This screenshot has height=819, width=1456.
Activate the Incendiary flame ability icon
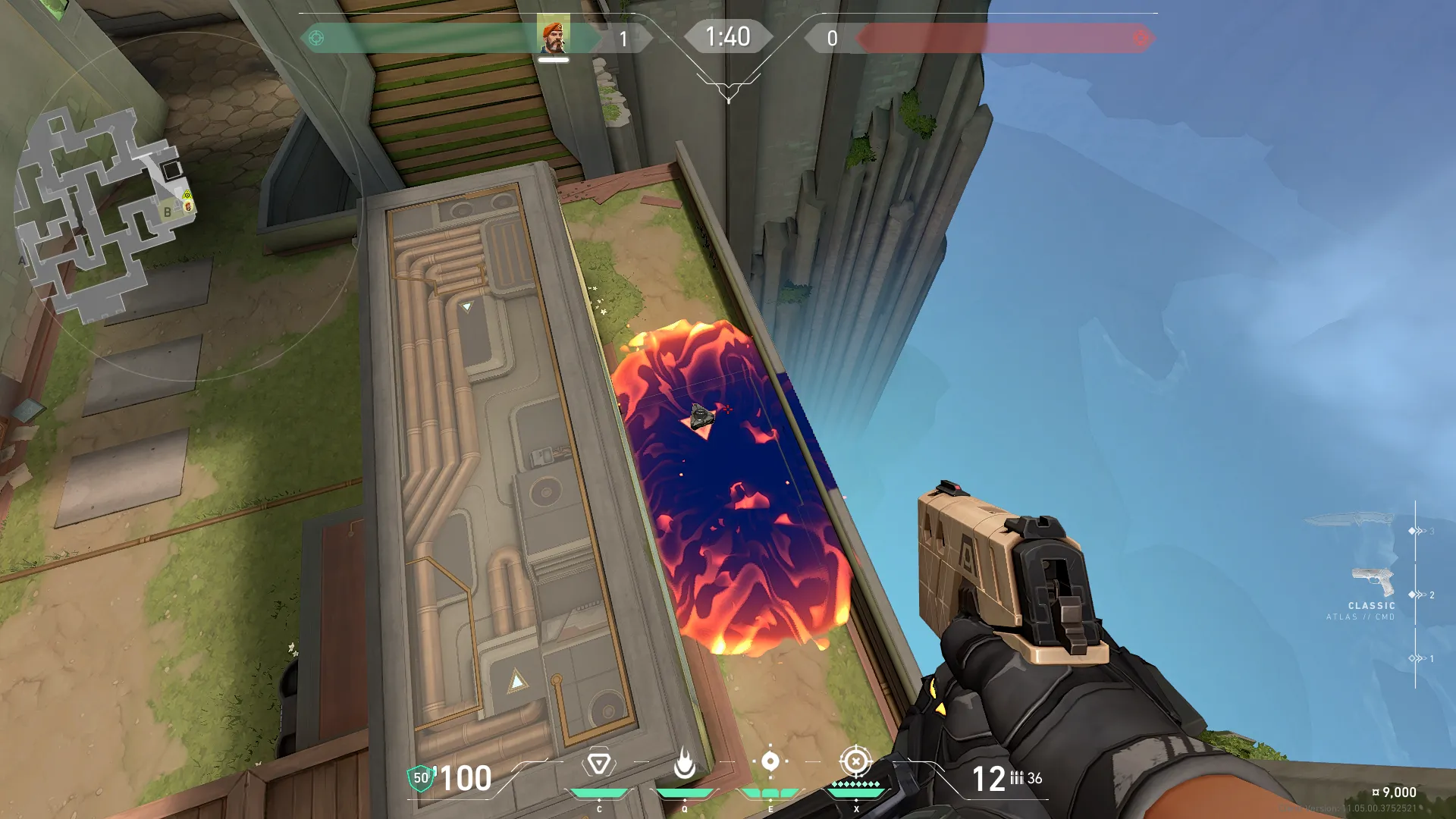pyautogui.click(x=684, y=763)
